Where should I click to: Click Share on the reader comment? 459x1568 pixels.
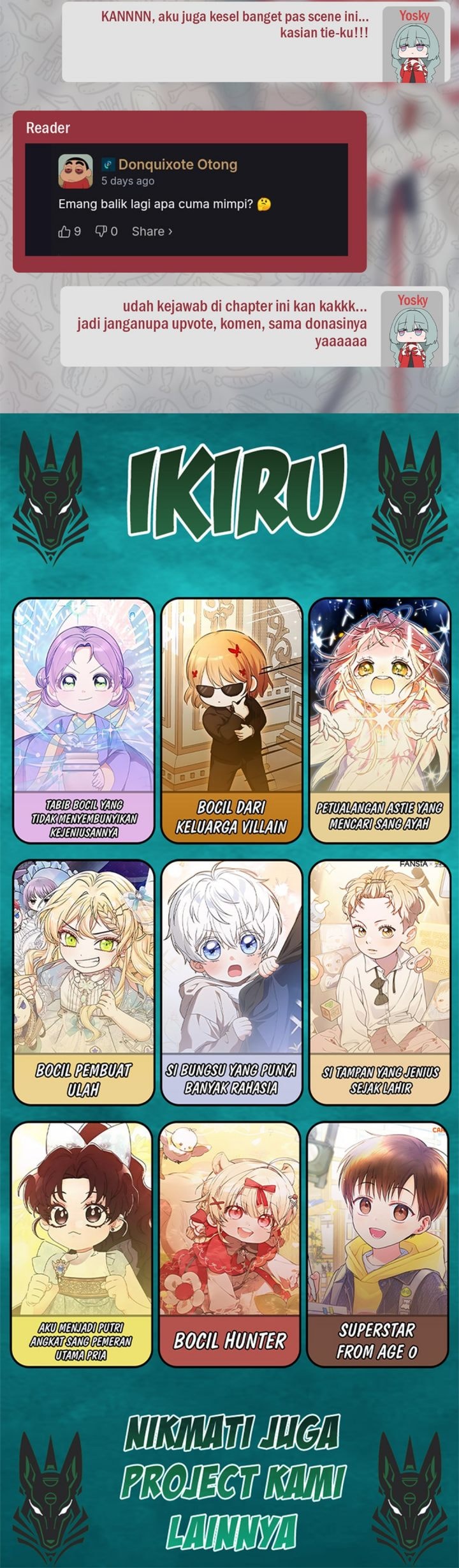click(152, 232)
